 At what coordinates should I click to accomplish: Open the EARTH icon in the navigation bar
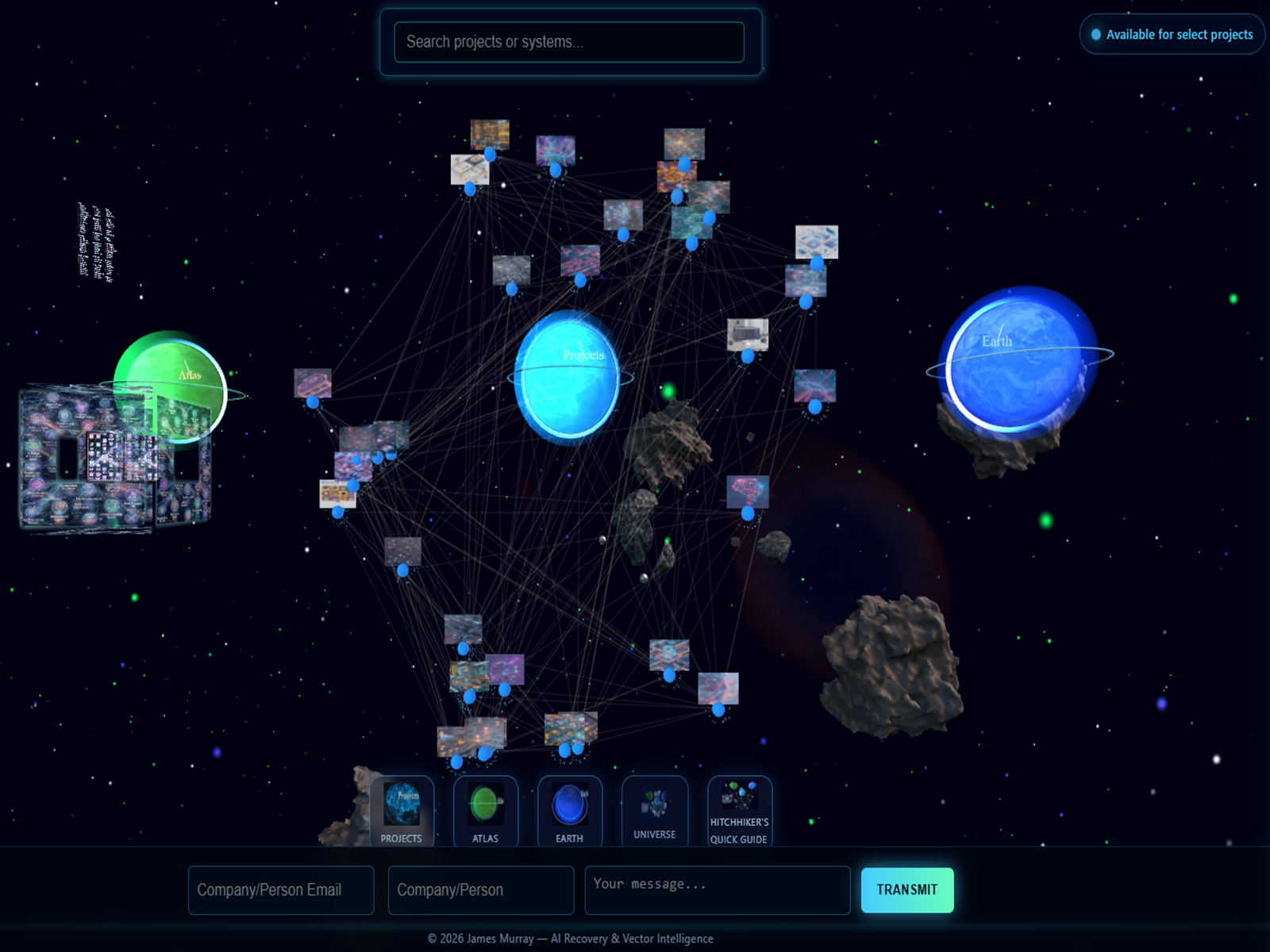tap(570, 809)
